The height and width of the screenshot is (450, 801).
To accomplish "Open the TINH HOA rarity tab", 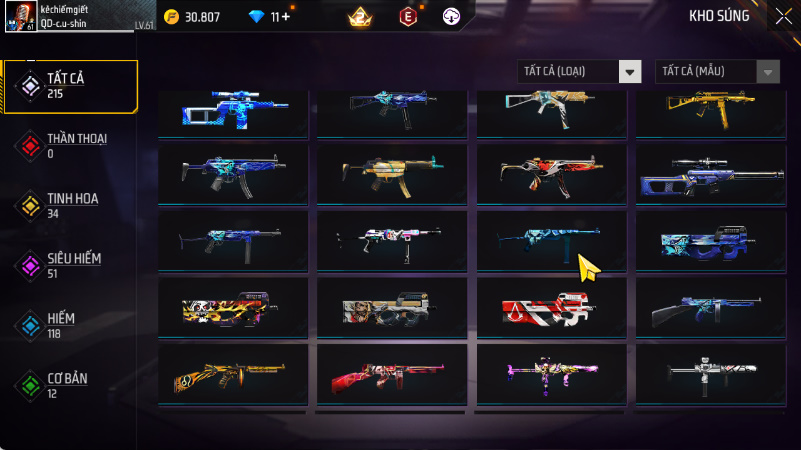I will [x=70, y=205].
